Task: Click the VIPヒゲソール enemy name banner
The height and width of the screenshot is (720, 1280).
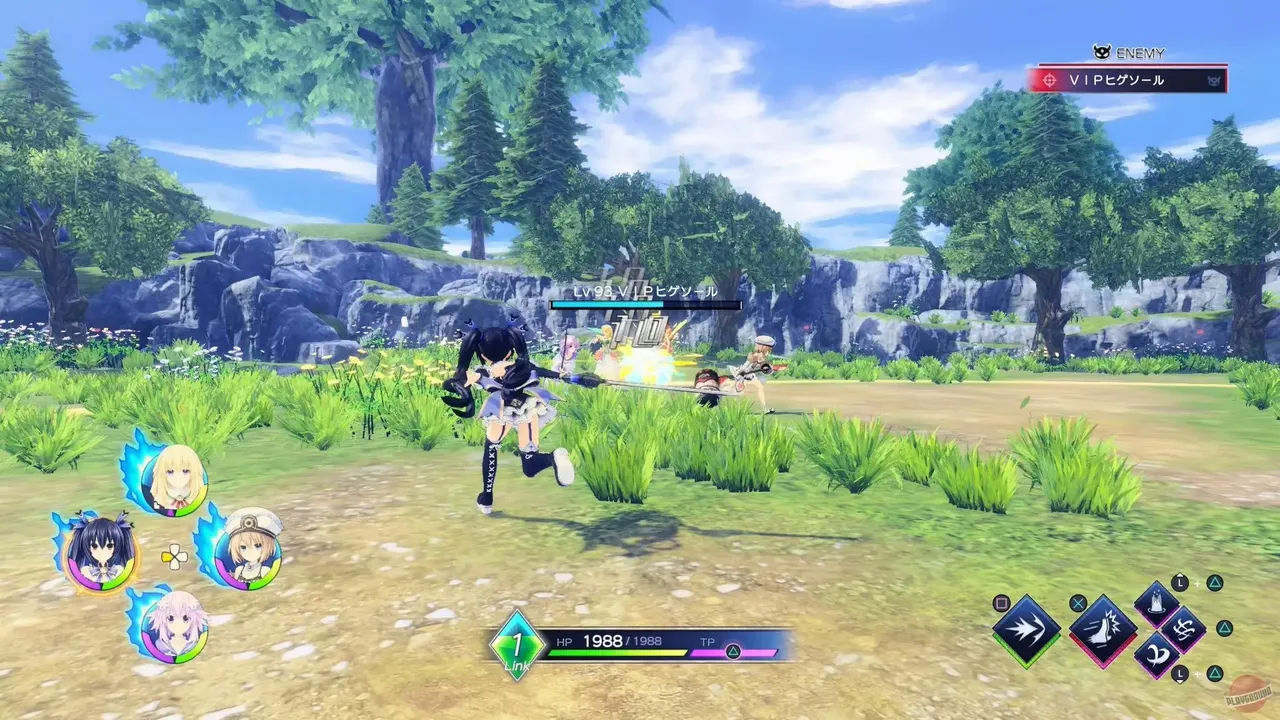Action: [x=1118, y=80]
